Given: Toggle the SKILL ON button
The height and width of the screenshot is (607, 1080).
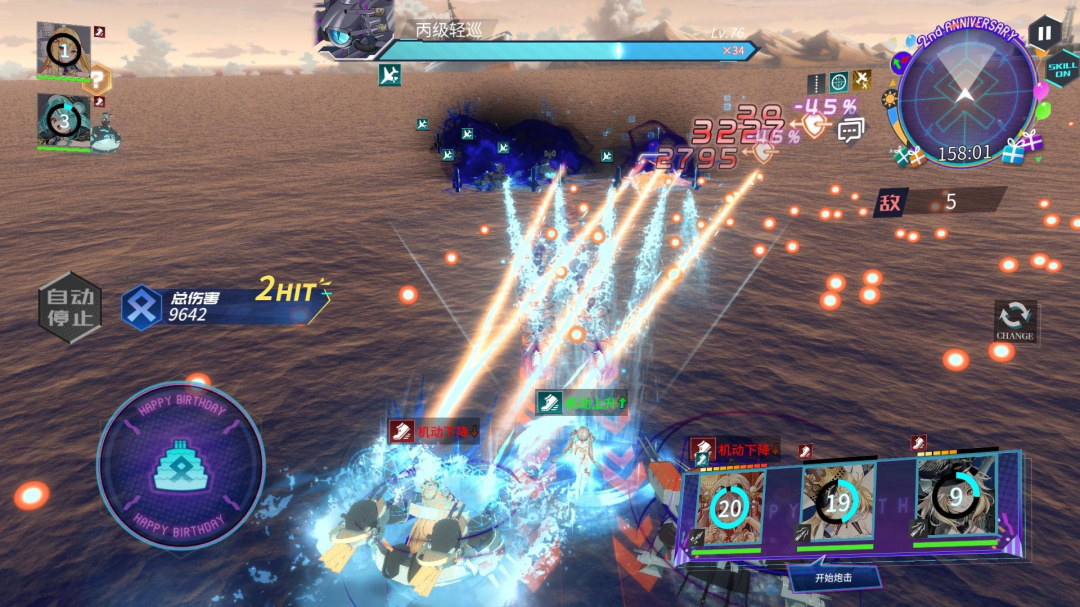Looking at the screenshot, I should coord(1061,70).
